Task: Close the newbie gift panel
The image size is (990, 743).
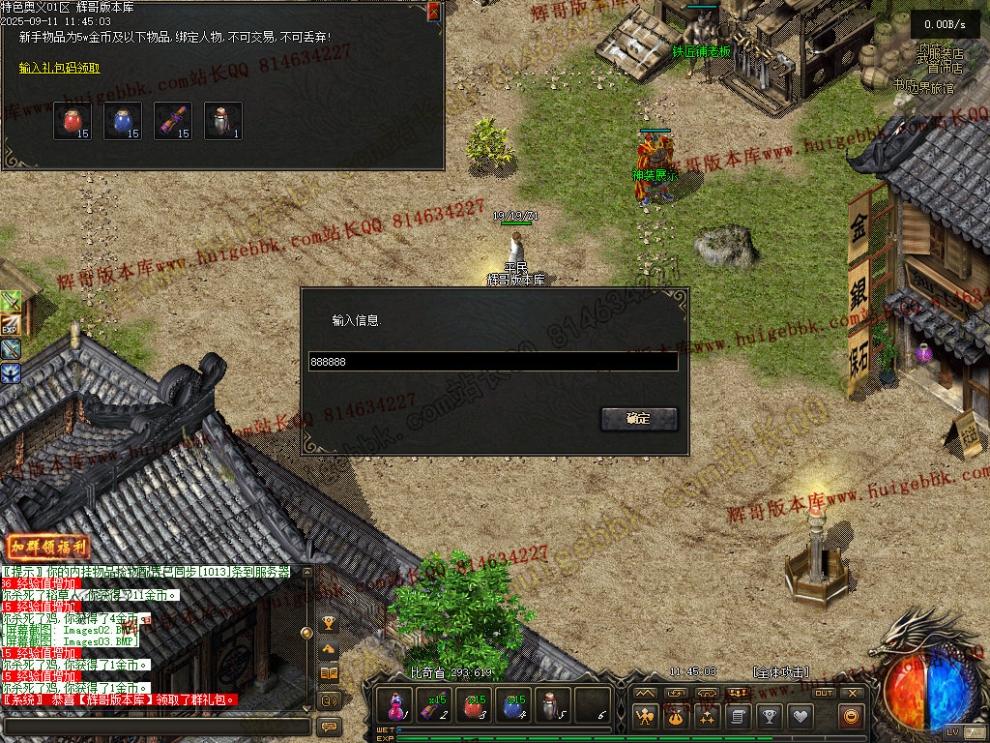Action: point(433,12)
